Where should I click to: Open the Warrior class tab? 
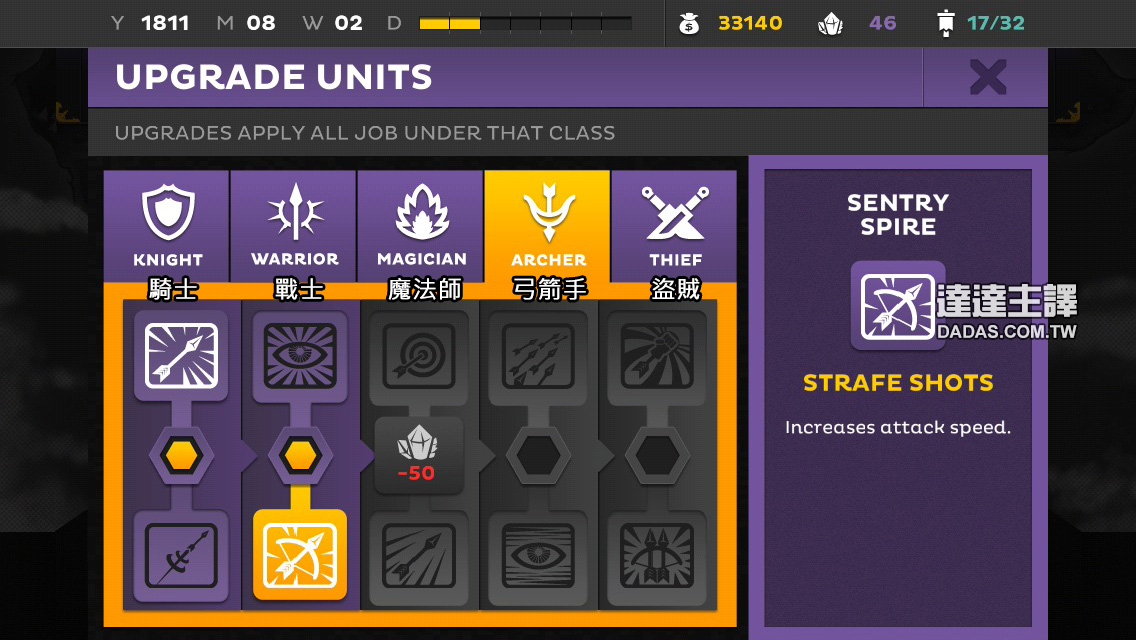point(294,226)
